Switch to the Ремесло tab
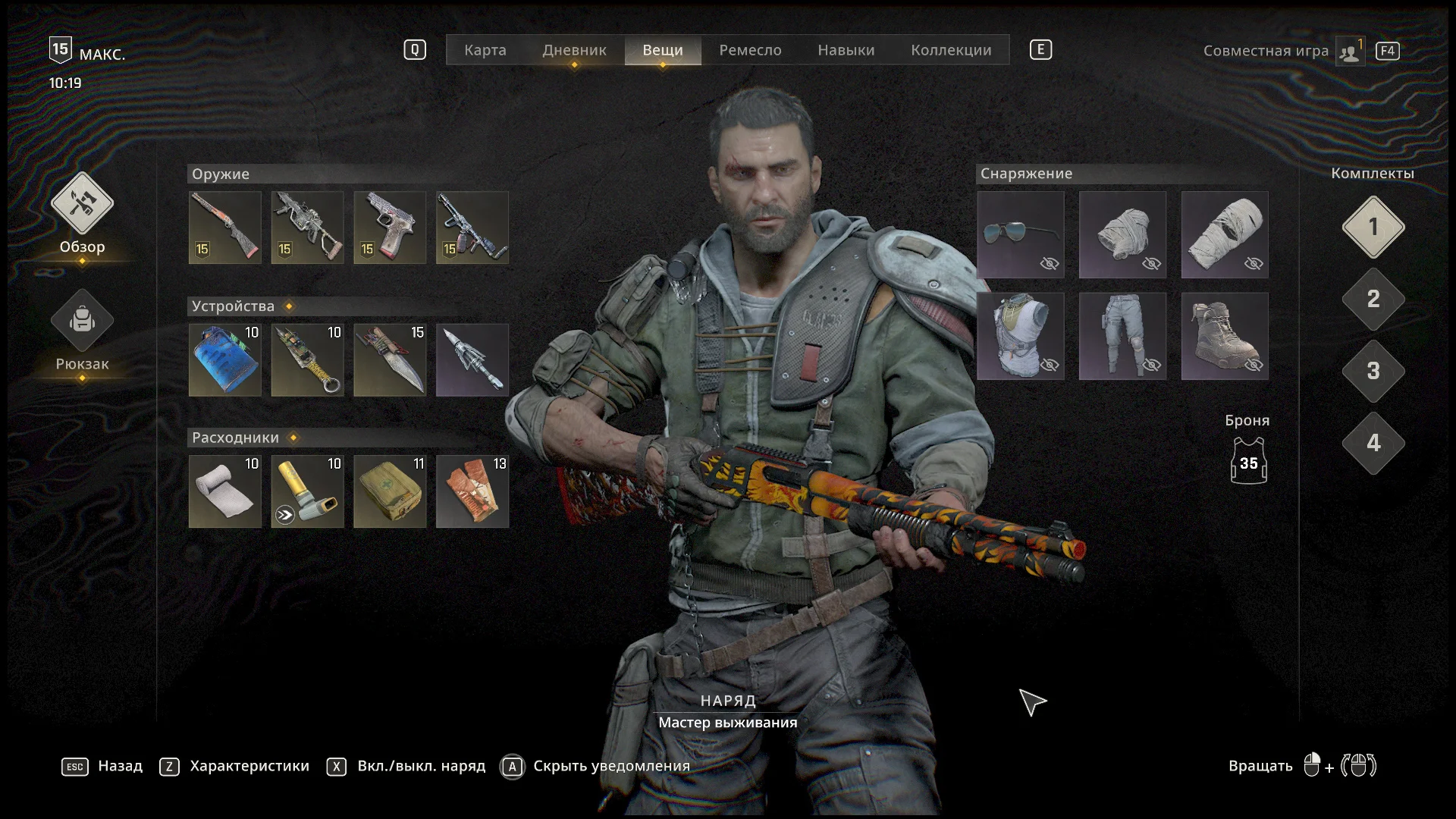1456x819 pixels. [750, 50]
